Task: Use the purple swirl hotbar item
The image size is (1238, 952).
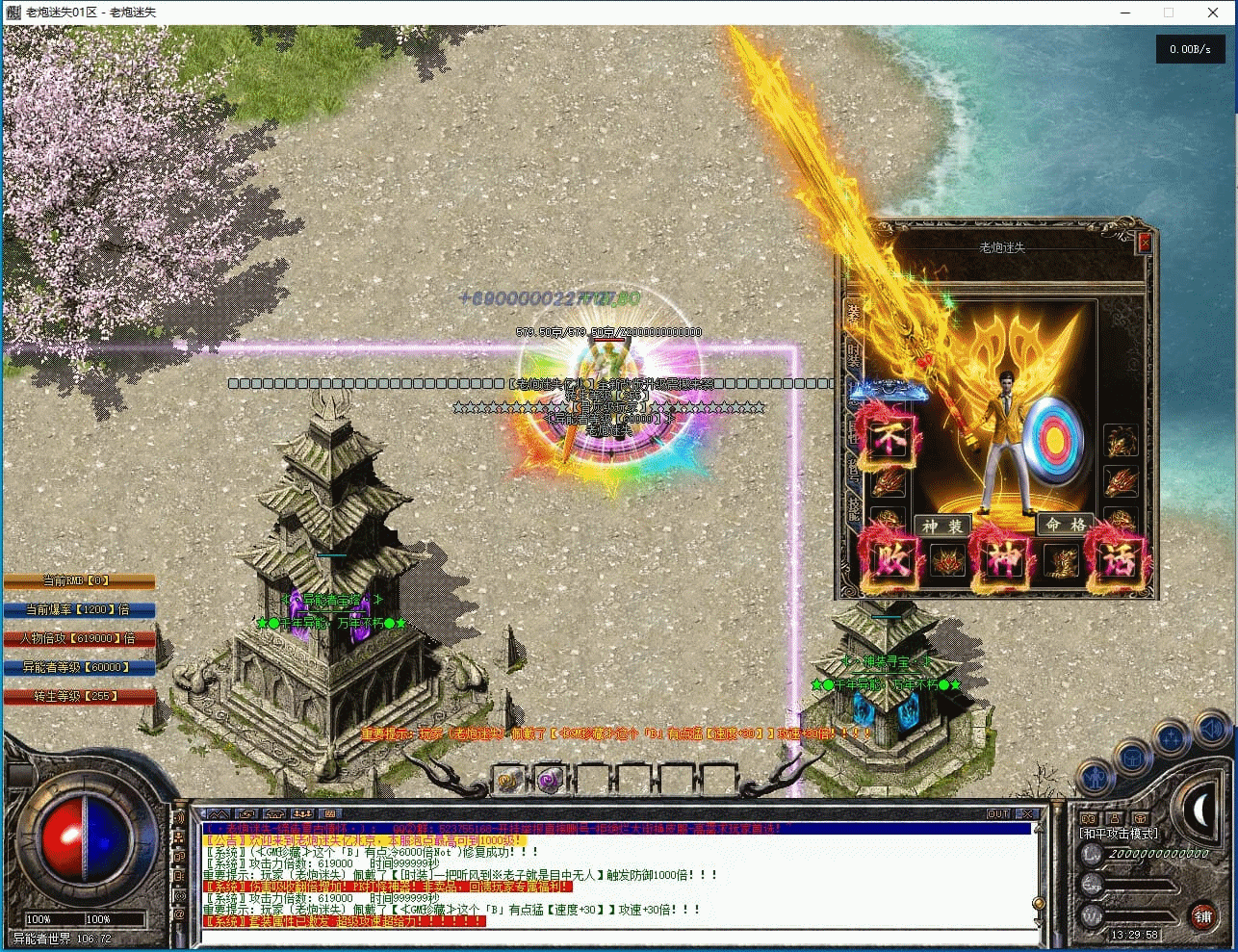Action: point(549,780)
